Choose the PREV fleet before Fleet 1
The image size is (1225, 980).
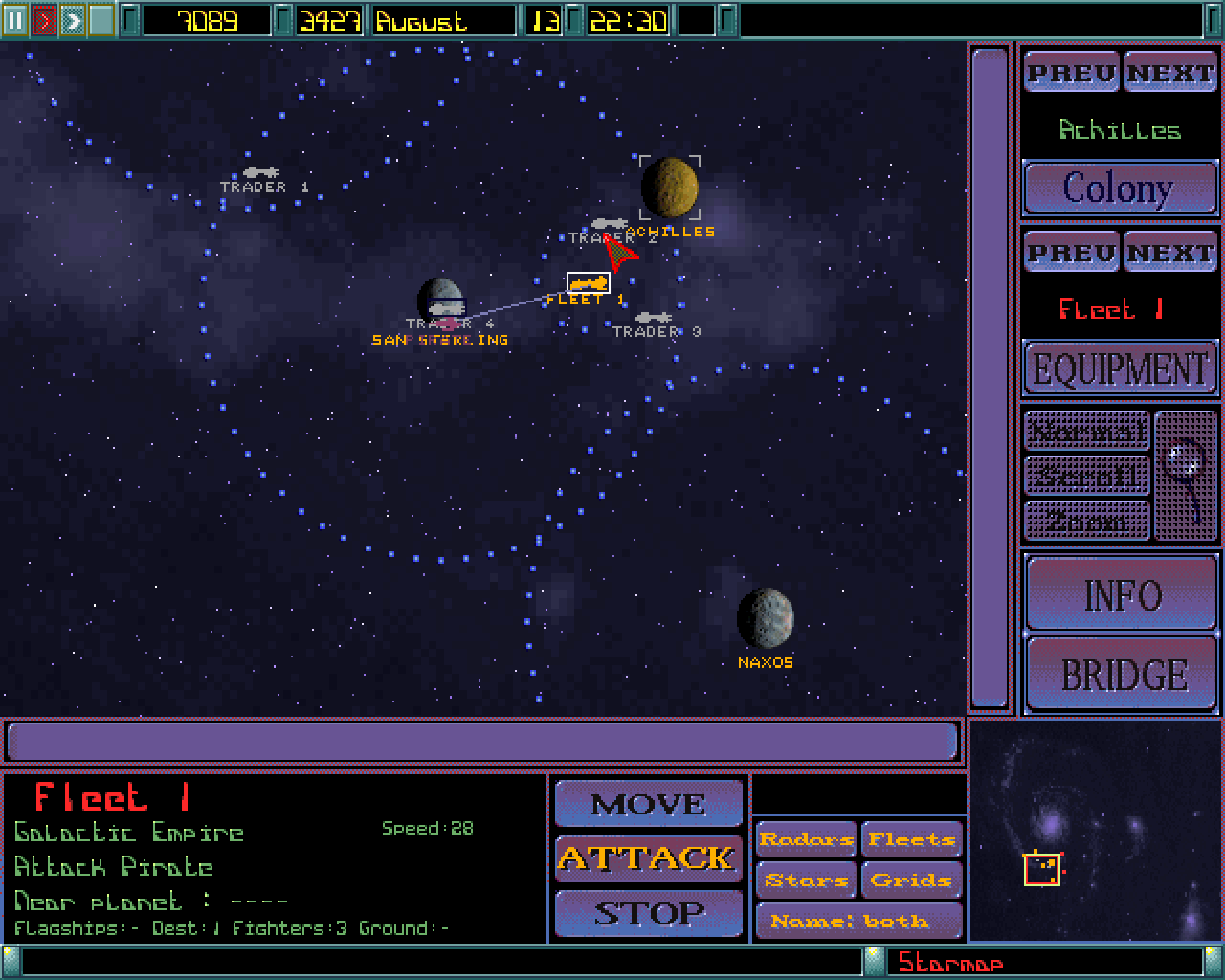[x=1071, y=254]
